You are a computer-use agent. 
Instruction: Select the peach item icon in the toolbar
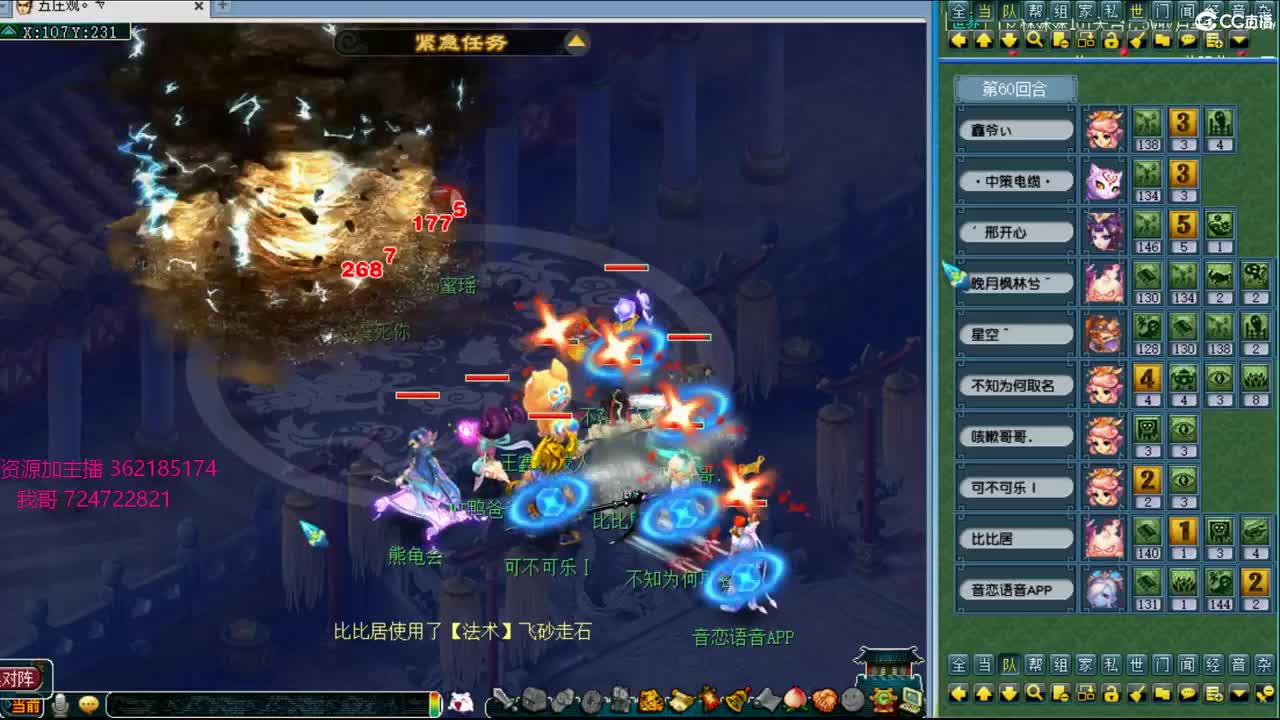click(793, 697)
